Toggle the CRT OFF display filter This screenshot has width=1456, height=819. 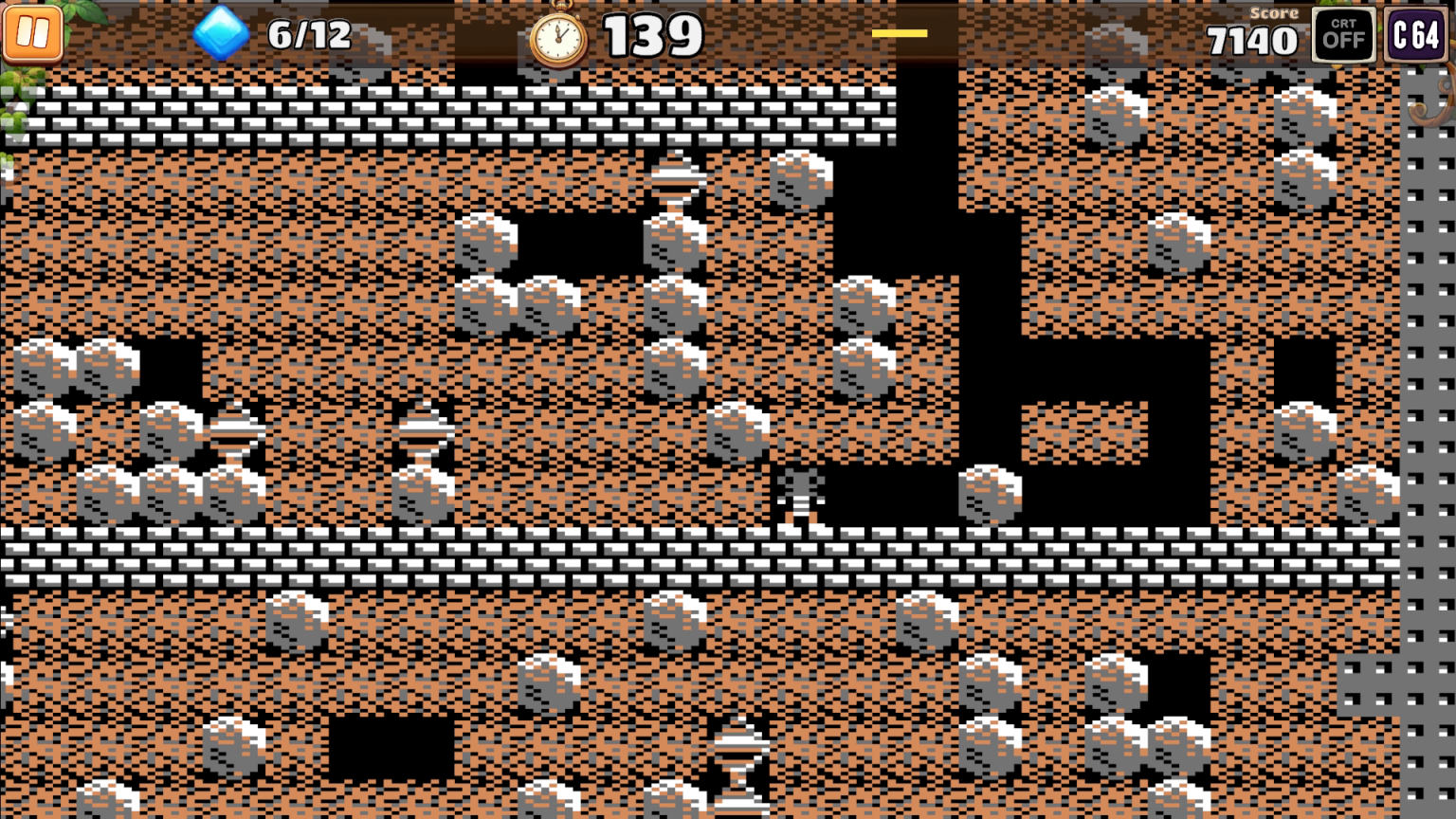pyautogui.click(x=1342, y=35)
